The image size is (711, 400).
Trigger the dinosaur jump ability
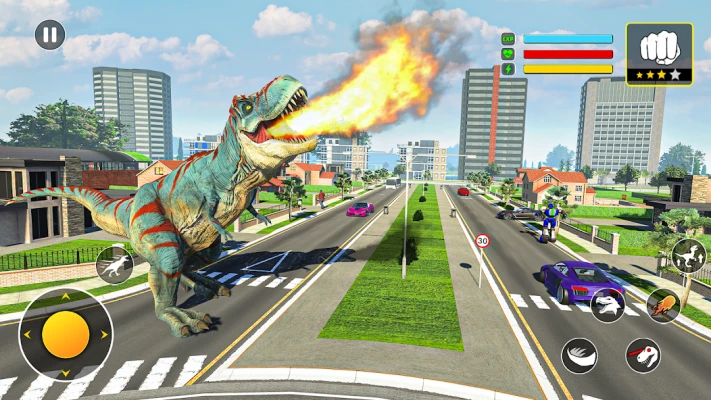[688, 255]
